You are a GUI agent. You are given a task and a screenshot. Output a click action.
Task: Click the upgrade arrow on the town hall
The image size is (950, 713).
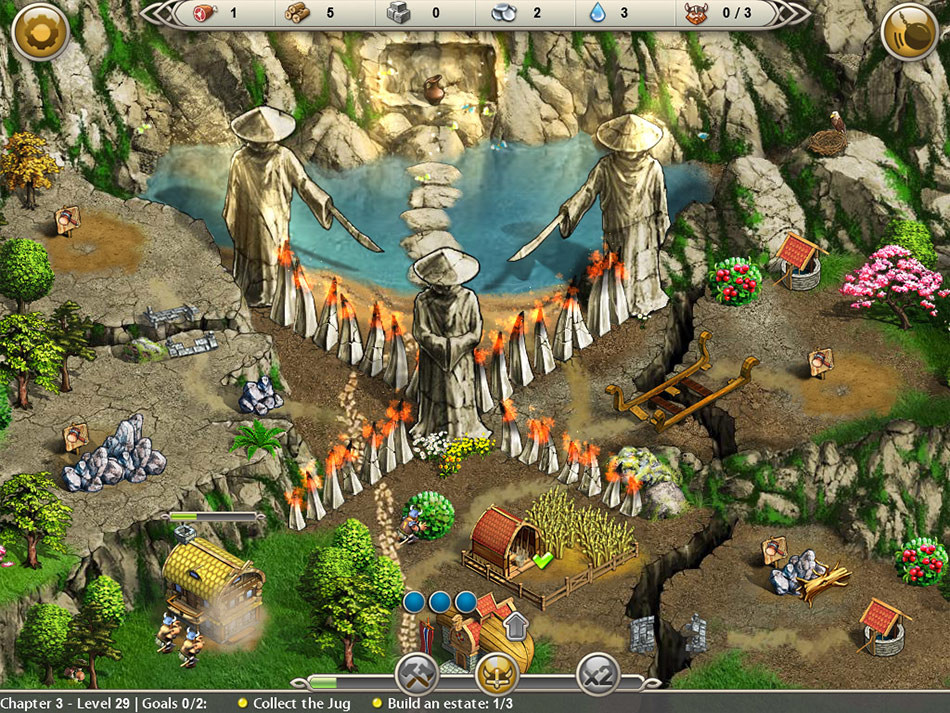pyautogui.click(x=516, y=626)
